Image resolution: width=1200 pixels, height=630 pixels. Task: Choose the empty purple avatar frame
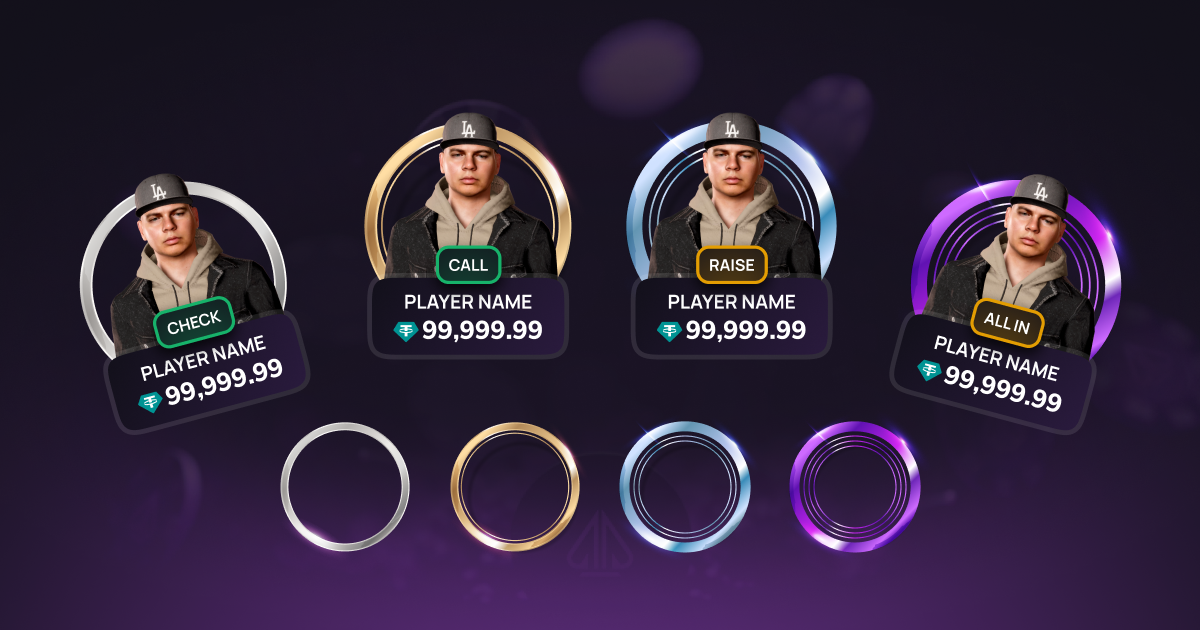[x=855, y=487]
